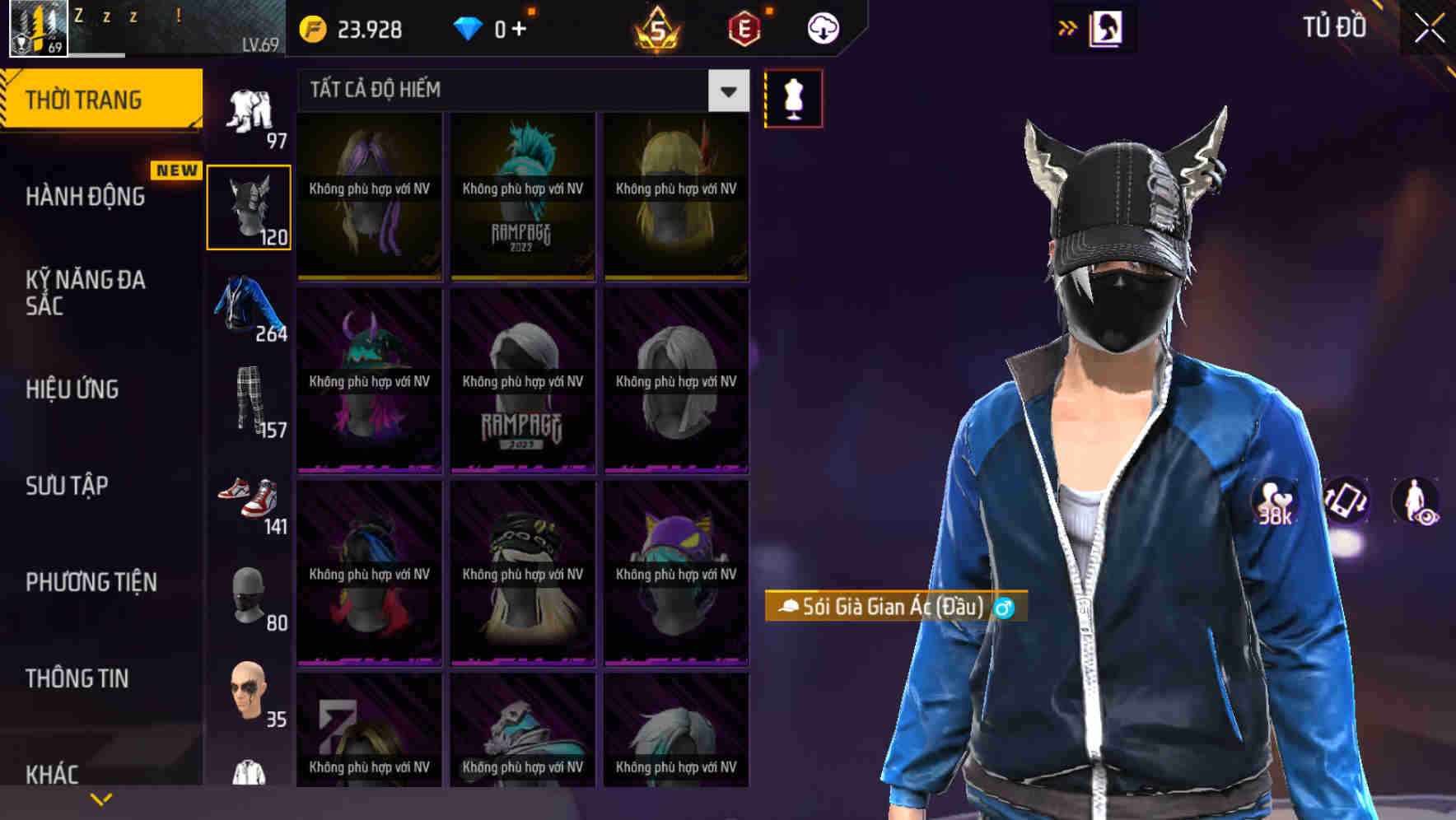The image size is (1456, 820).
Task: Open the profile card icon near TỦ ĐỒ
Action: [1108, 27]
